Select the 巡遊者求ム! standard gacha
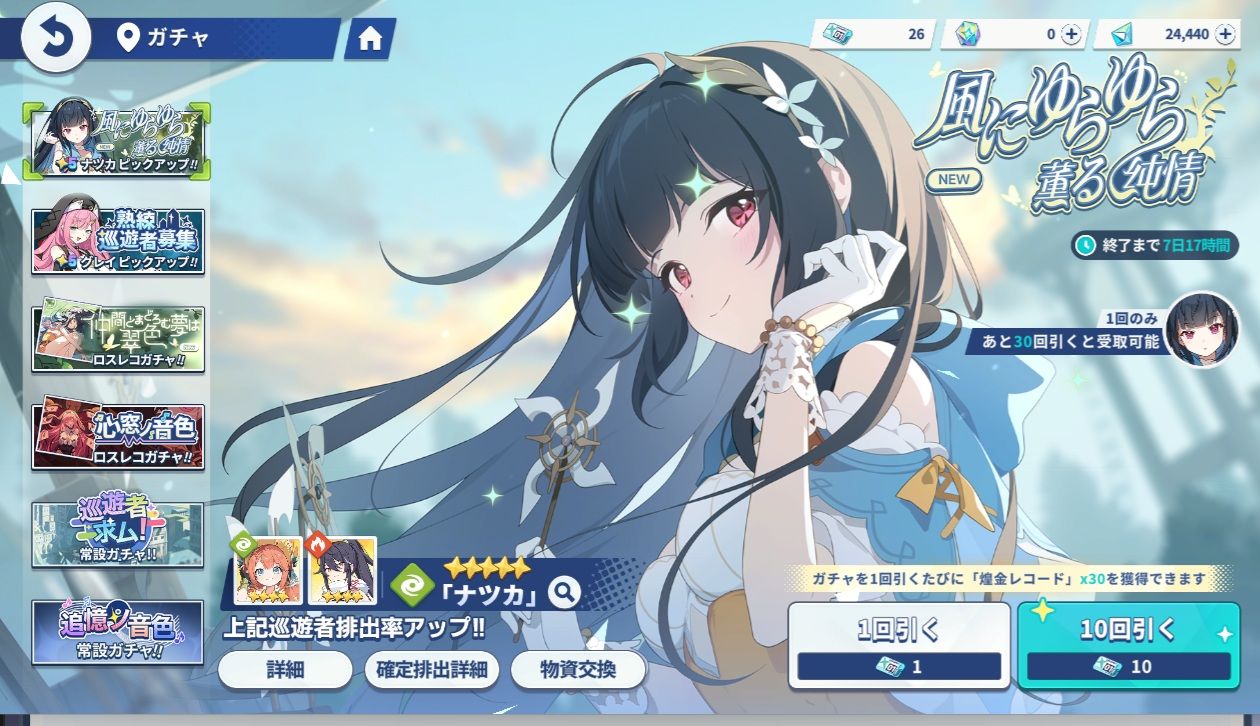Screen dimensions: 1260x726 118,534
